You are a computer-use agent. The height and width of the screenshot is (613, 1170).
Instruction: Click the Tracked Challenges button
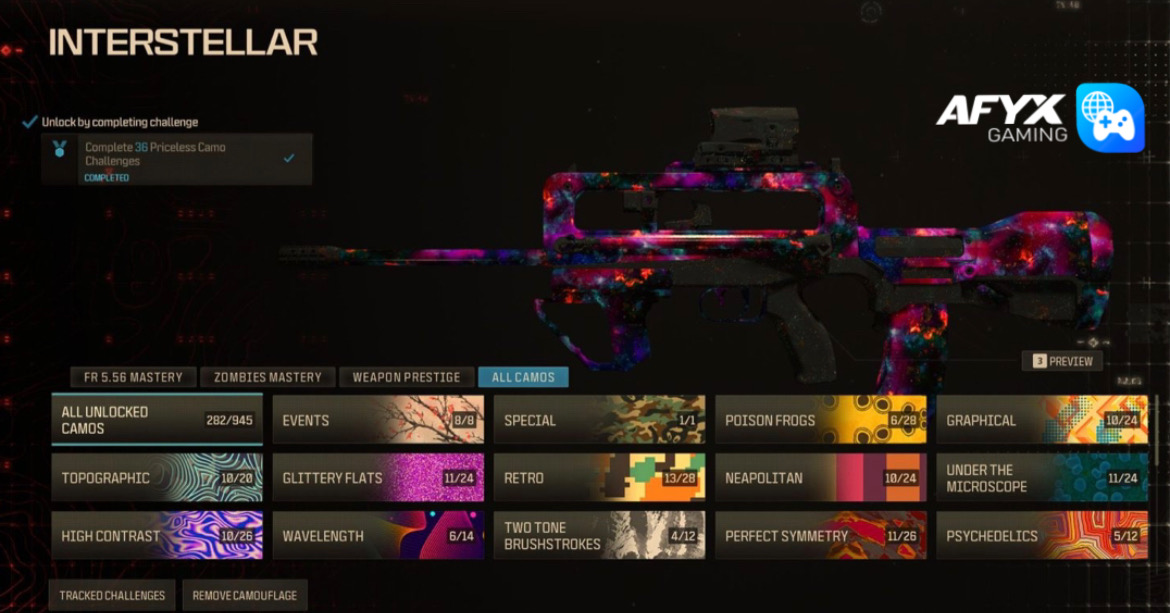[112, 595]
